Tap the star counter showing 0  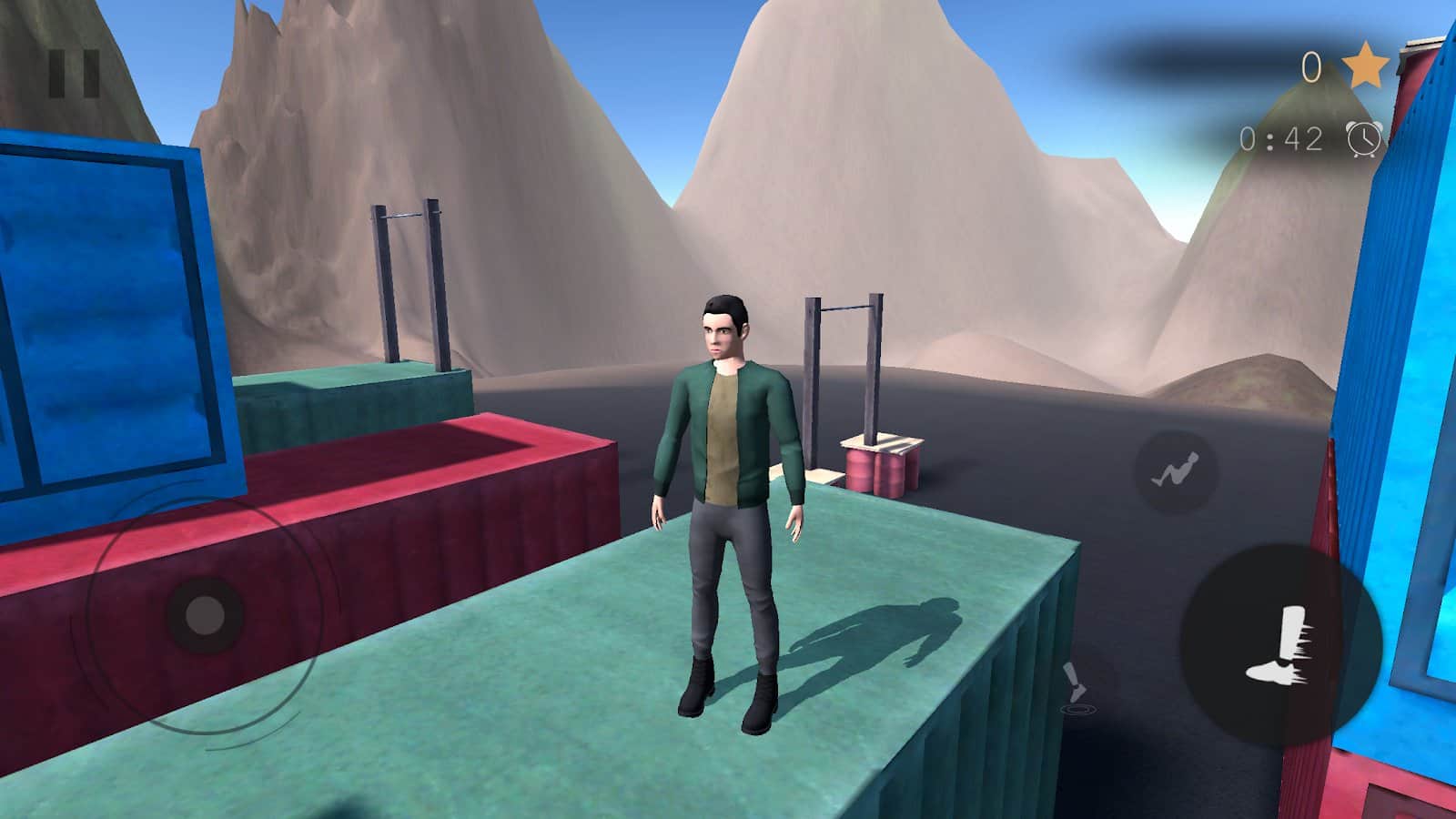point(1312,66)
